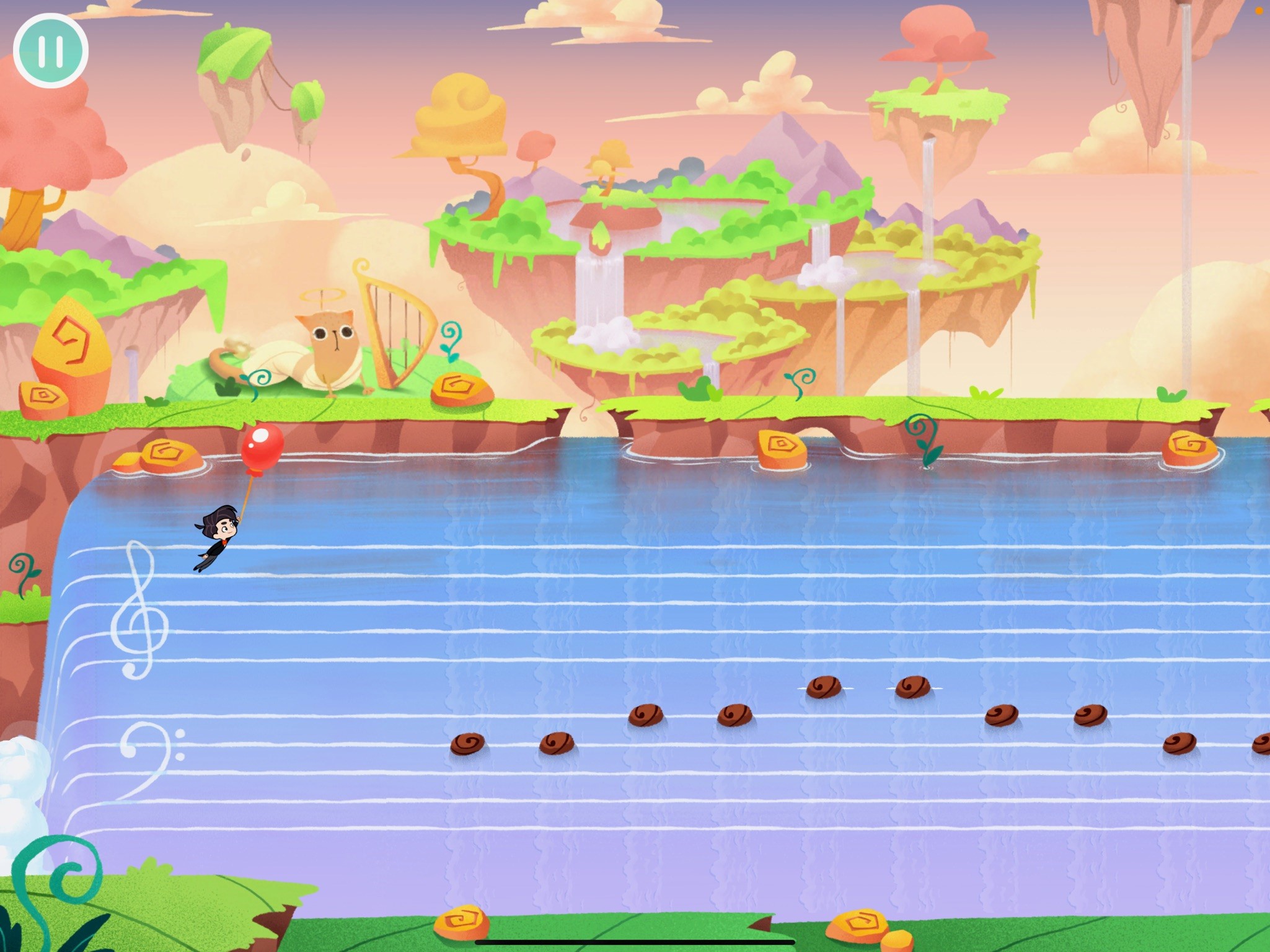Pause the game with the round button
The height and width of the screenshot is (952, 1270).
click(x=51, y=51)
